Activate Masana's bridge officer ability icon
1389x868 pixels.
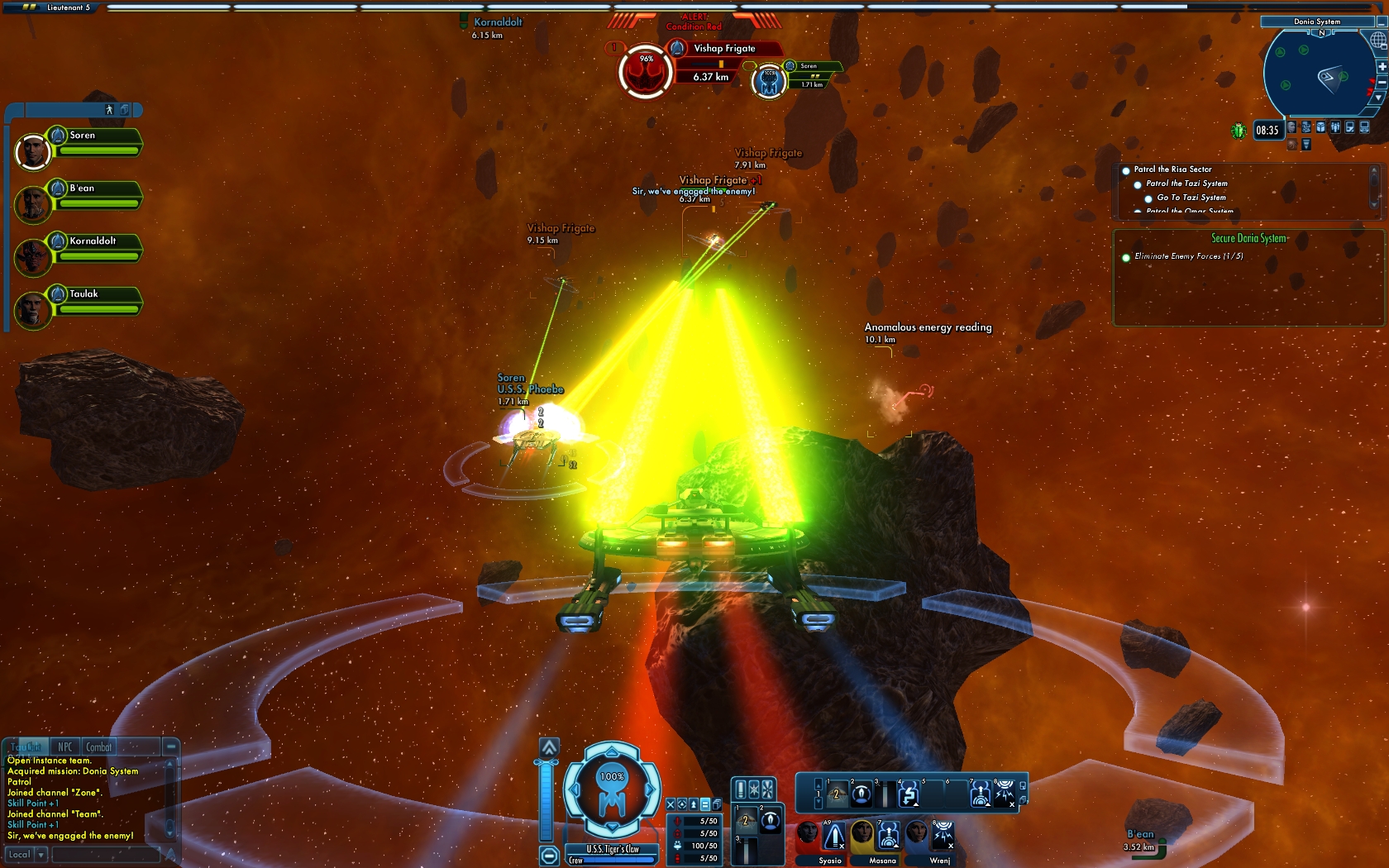pos(889,836)
